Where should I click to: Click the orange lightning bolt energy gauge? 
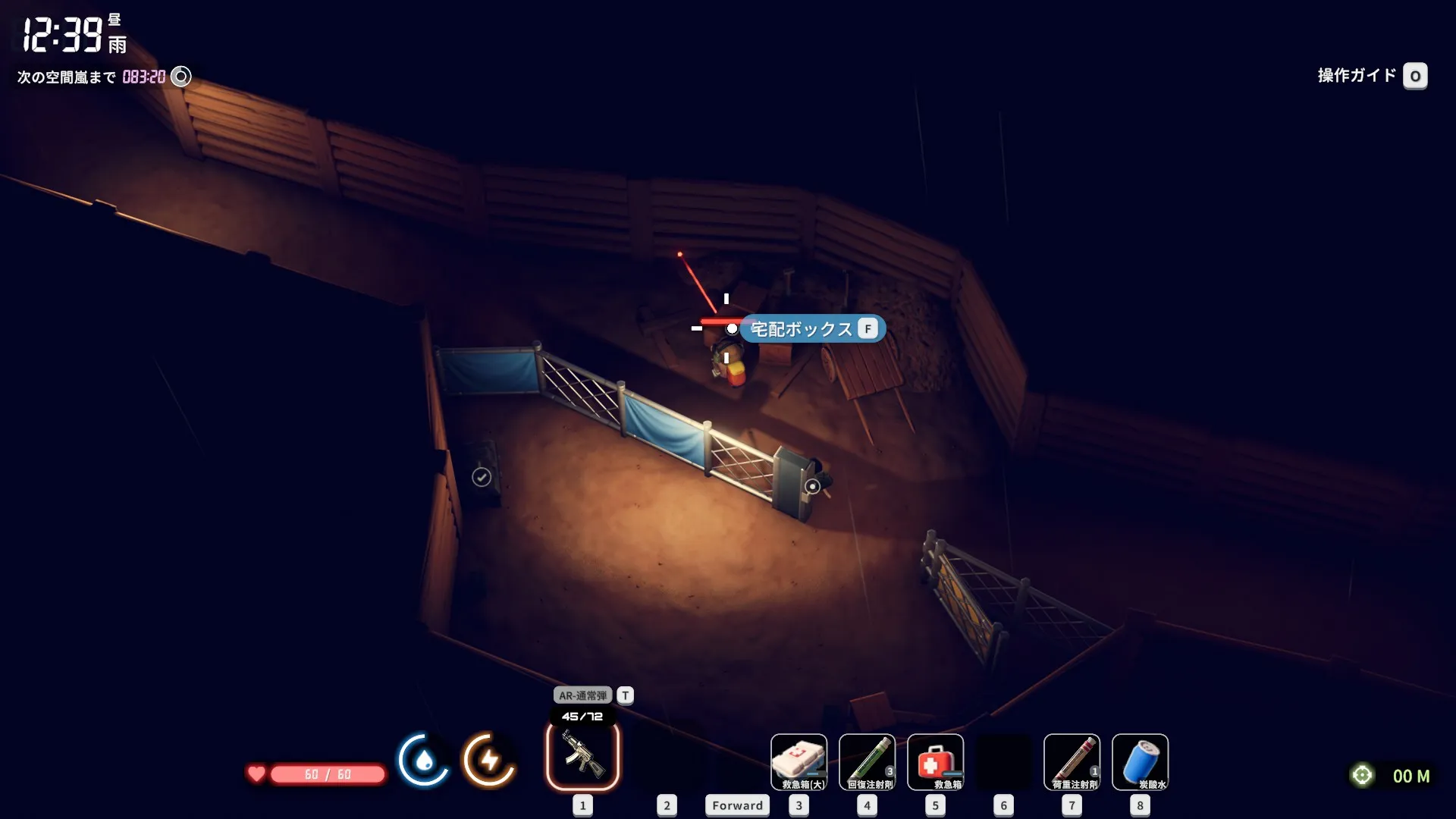[x=489, y=759]
